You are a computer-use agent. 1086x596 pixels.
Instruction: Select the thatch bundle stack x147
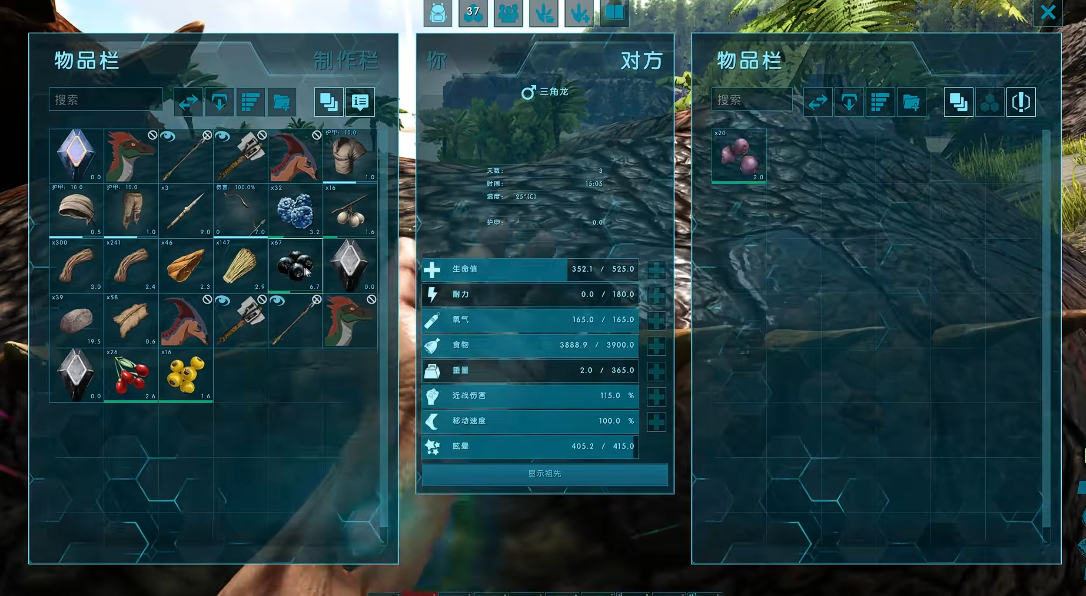point(241,263)
